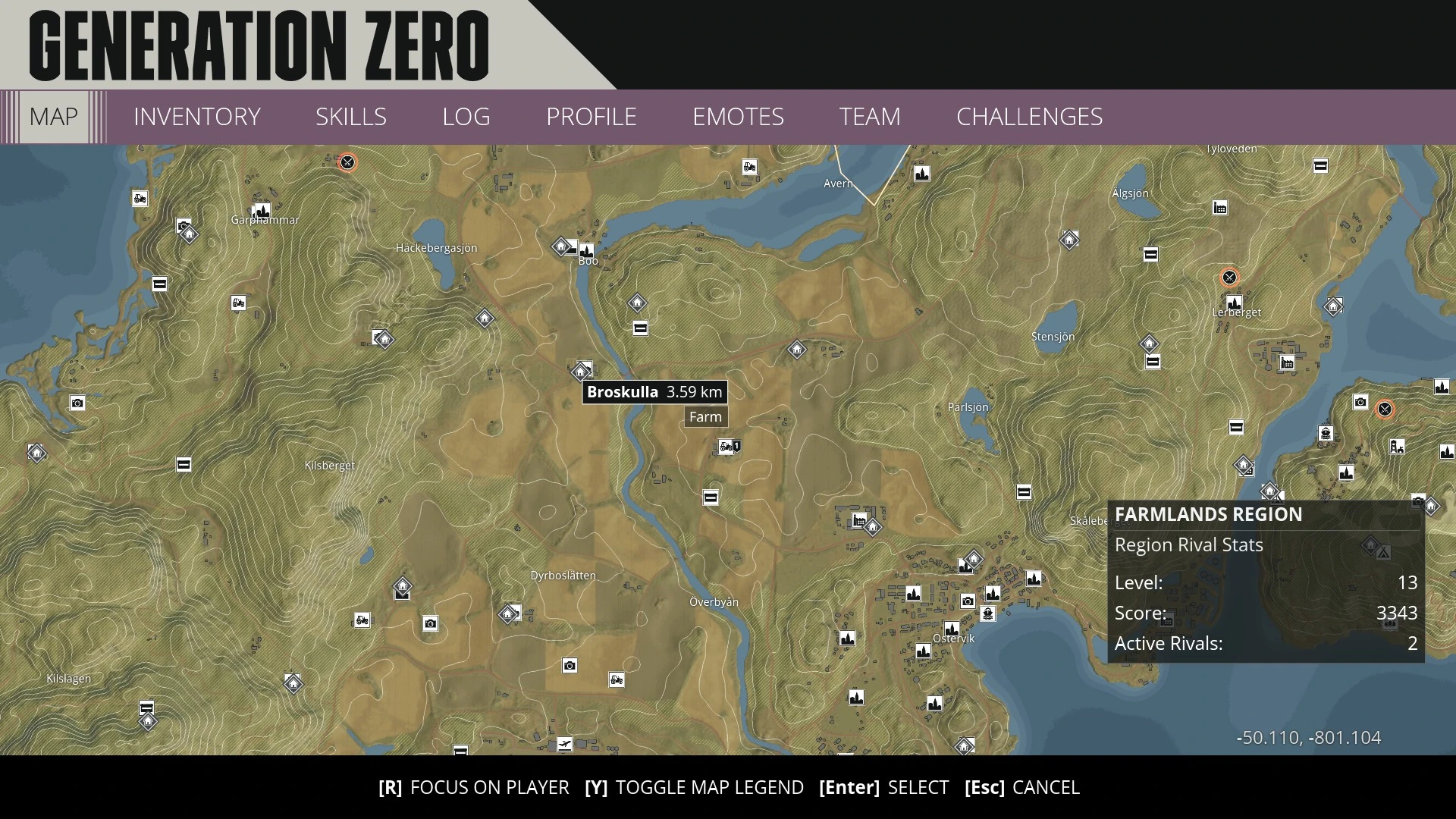Select the bed icon north of Broskulla
1456x819 pixels.
(x=640, y=328)
